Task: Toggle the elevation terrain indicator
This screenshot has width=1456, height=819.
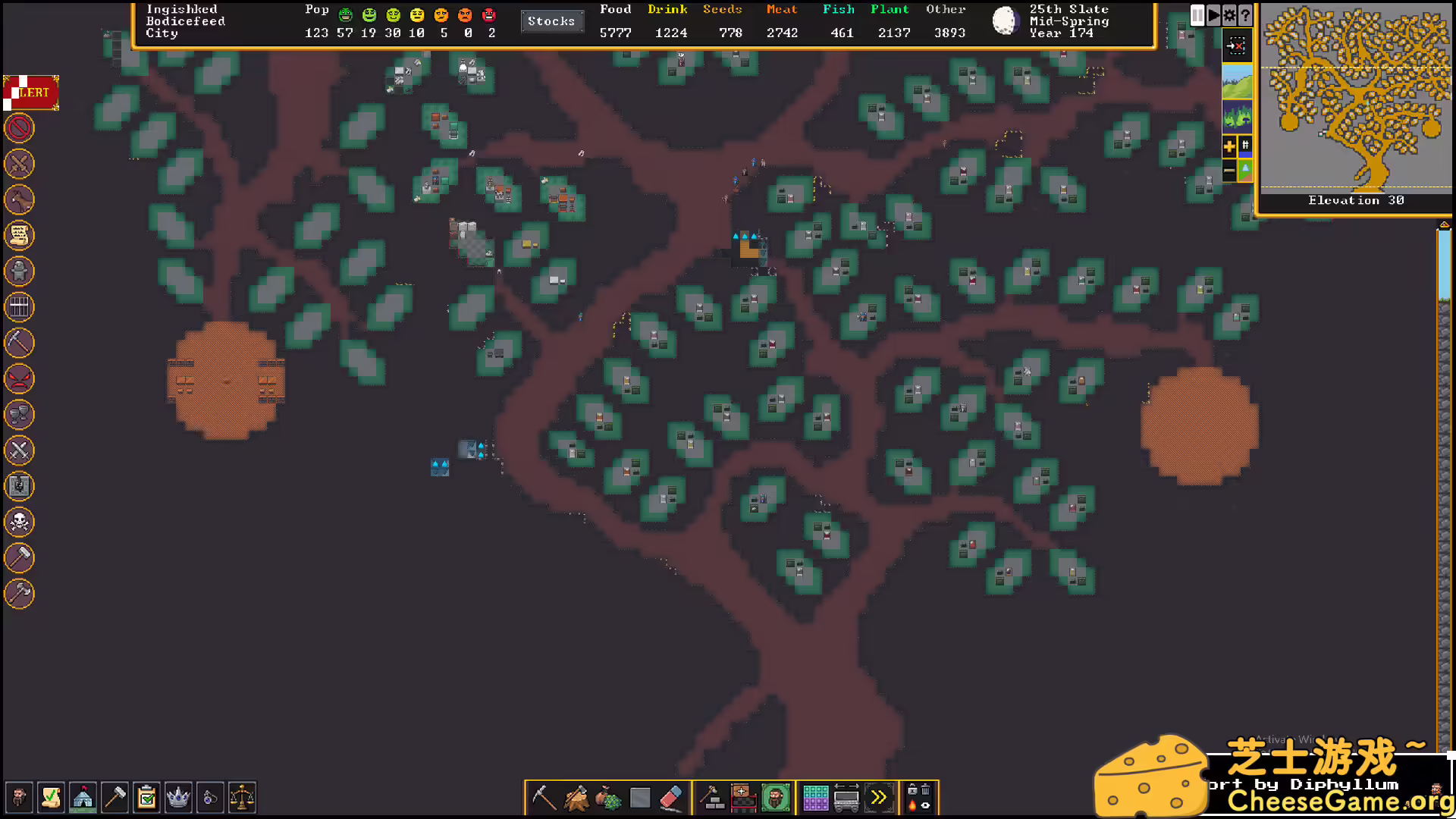Action: 1244,170
